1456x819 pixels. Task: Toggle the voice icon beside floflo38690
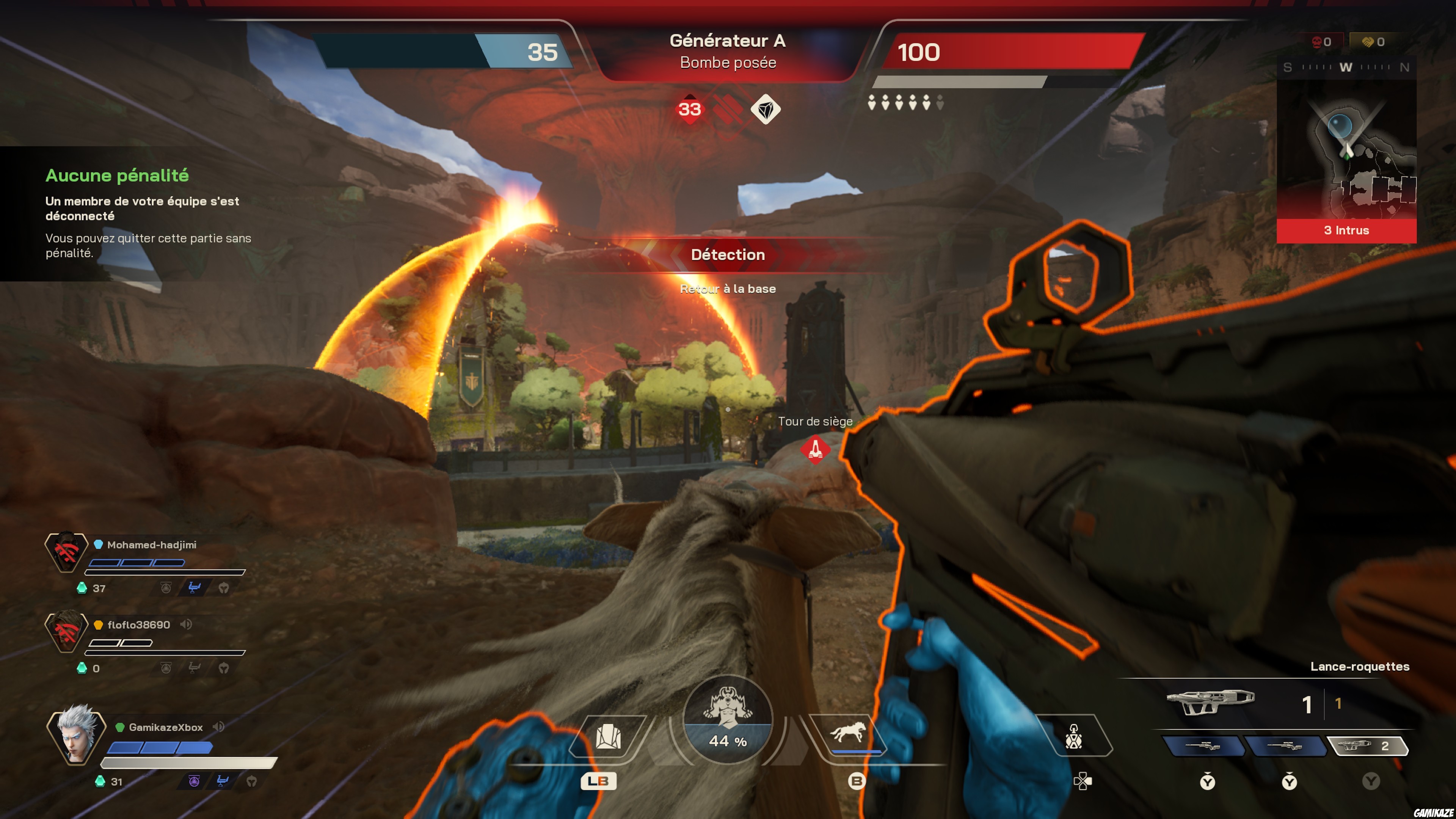[186, 624]
